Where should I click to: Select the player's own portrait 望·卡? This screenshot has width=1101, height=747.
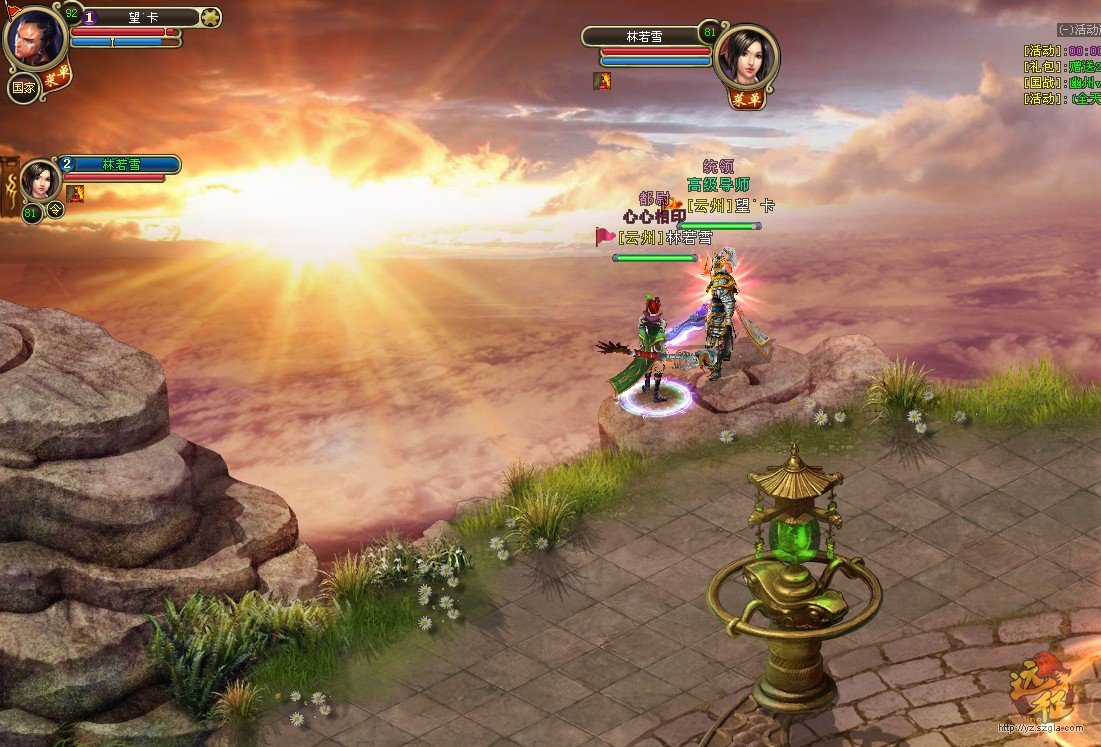(x=35, y=36)
